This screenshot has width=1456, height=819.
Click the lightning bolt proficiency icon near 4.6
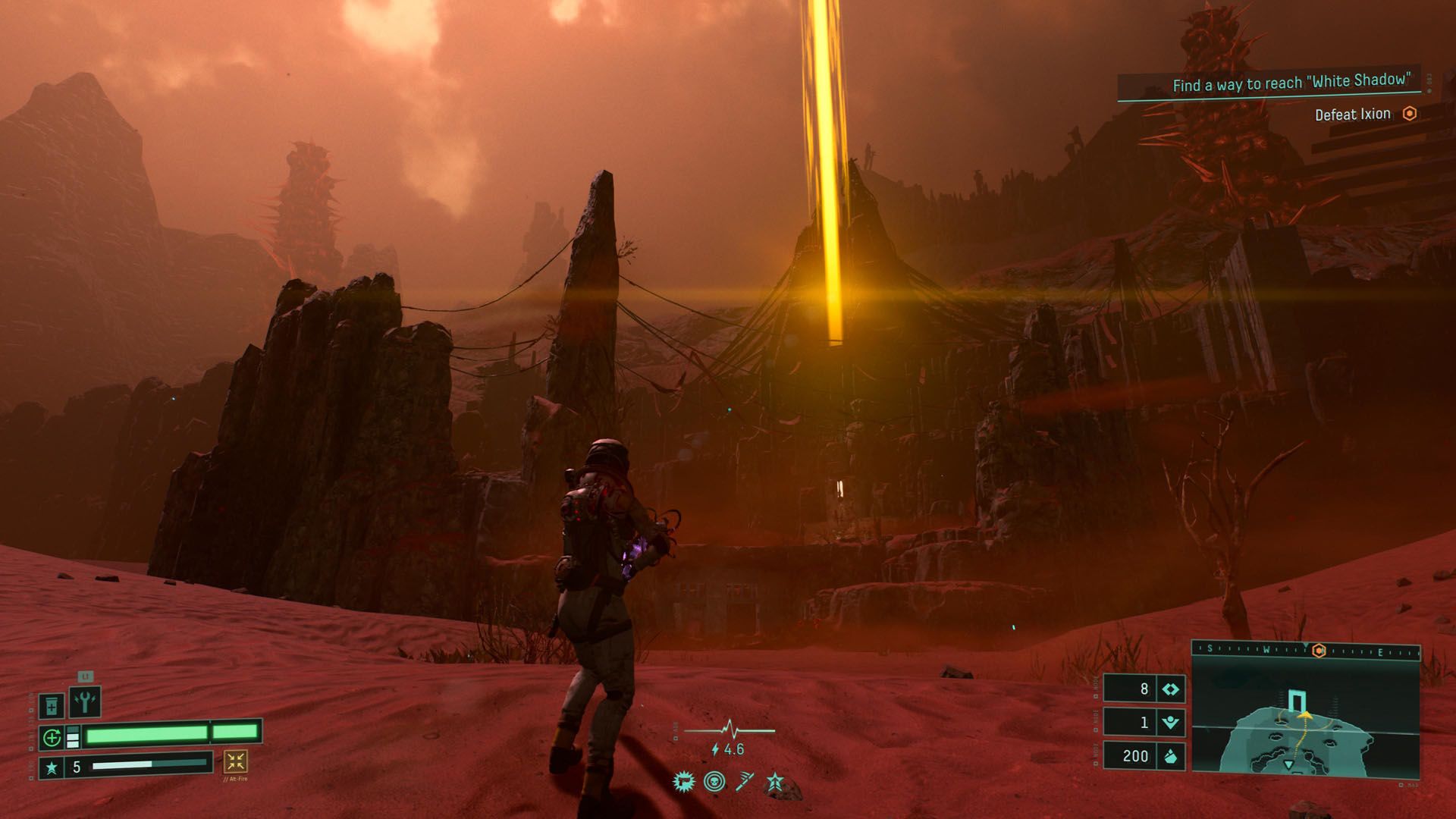pos(714,750)
